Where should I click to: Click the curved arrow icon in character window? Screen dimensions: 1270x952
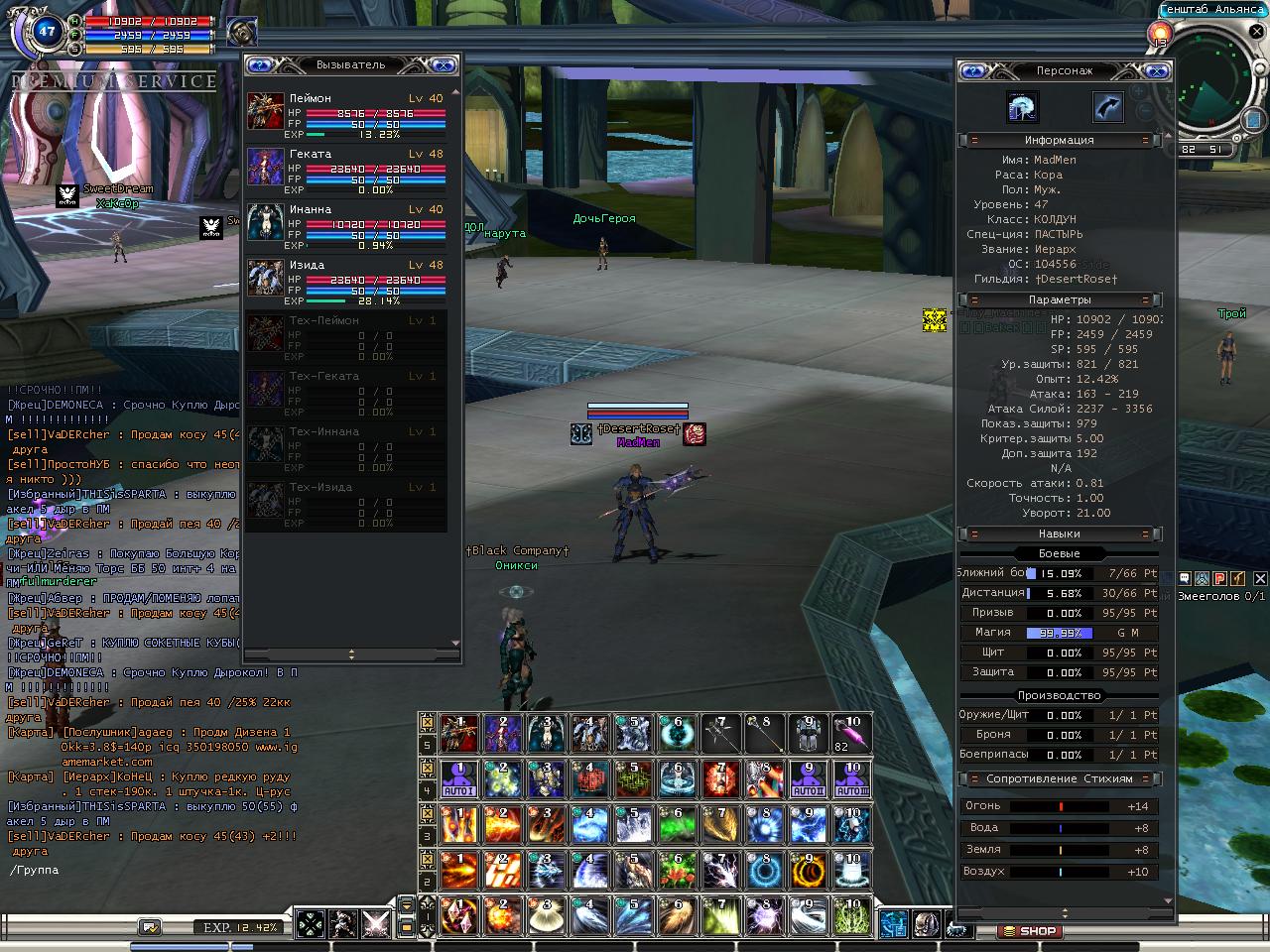tap(1107, 107)
